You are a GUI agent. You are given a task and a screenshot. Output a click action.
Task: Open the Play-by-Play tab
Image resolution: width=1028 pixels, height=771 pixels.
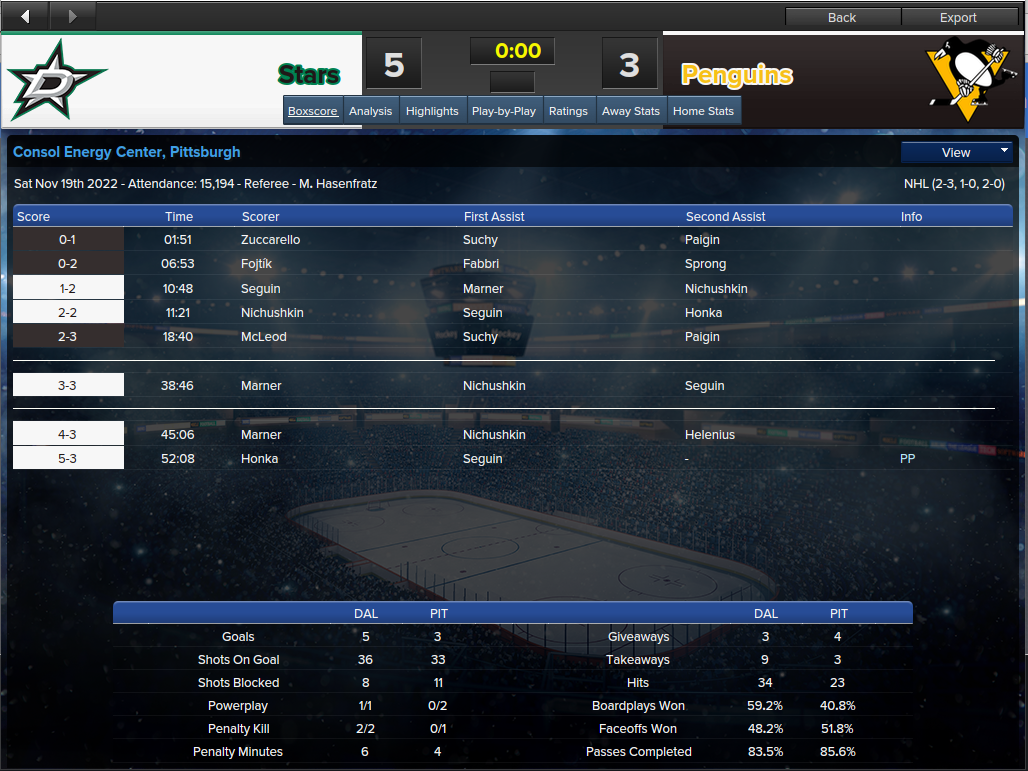tap(503, 111)
